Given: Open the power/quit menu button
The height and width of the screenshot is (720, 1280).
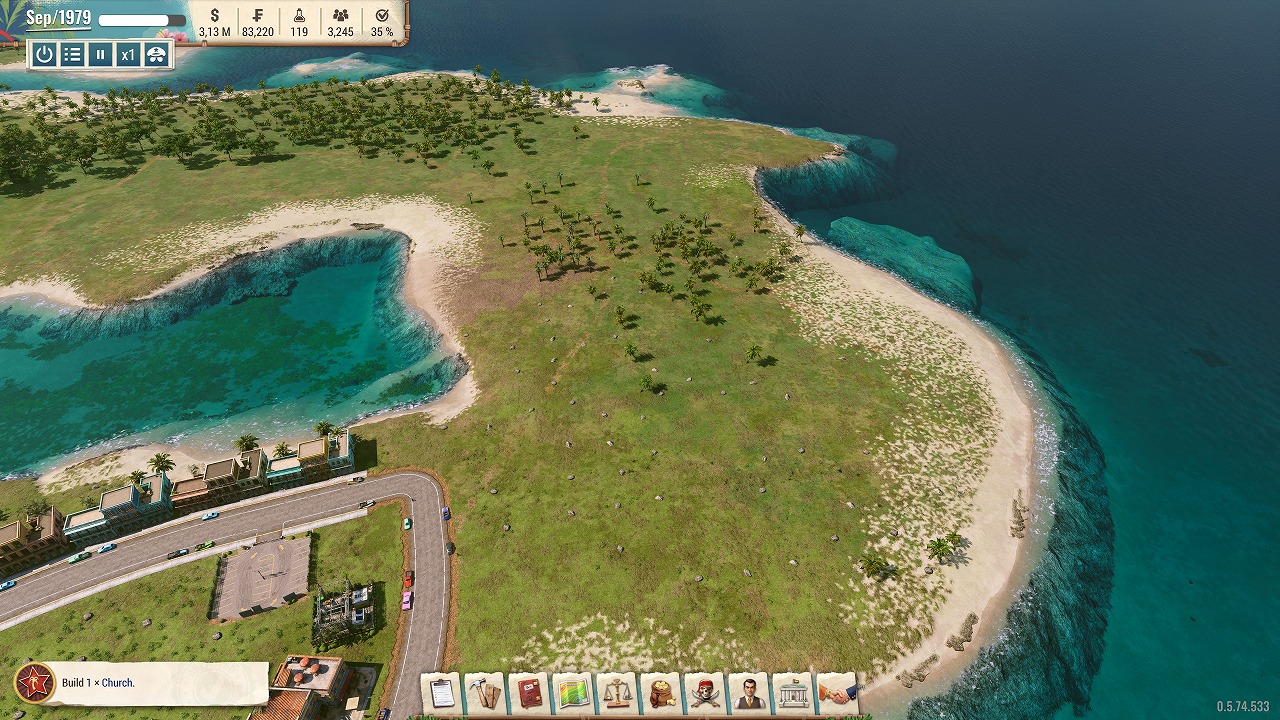Looking at the screenshot, I should point(44,55).
